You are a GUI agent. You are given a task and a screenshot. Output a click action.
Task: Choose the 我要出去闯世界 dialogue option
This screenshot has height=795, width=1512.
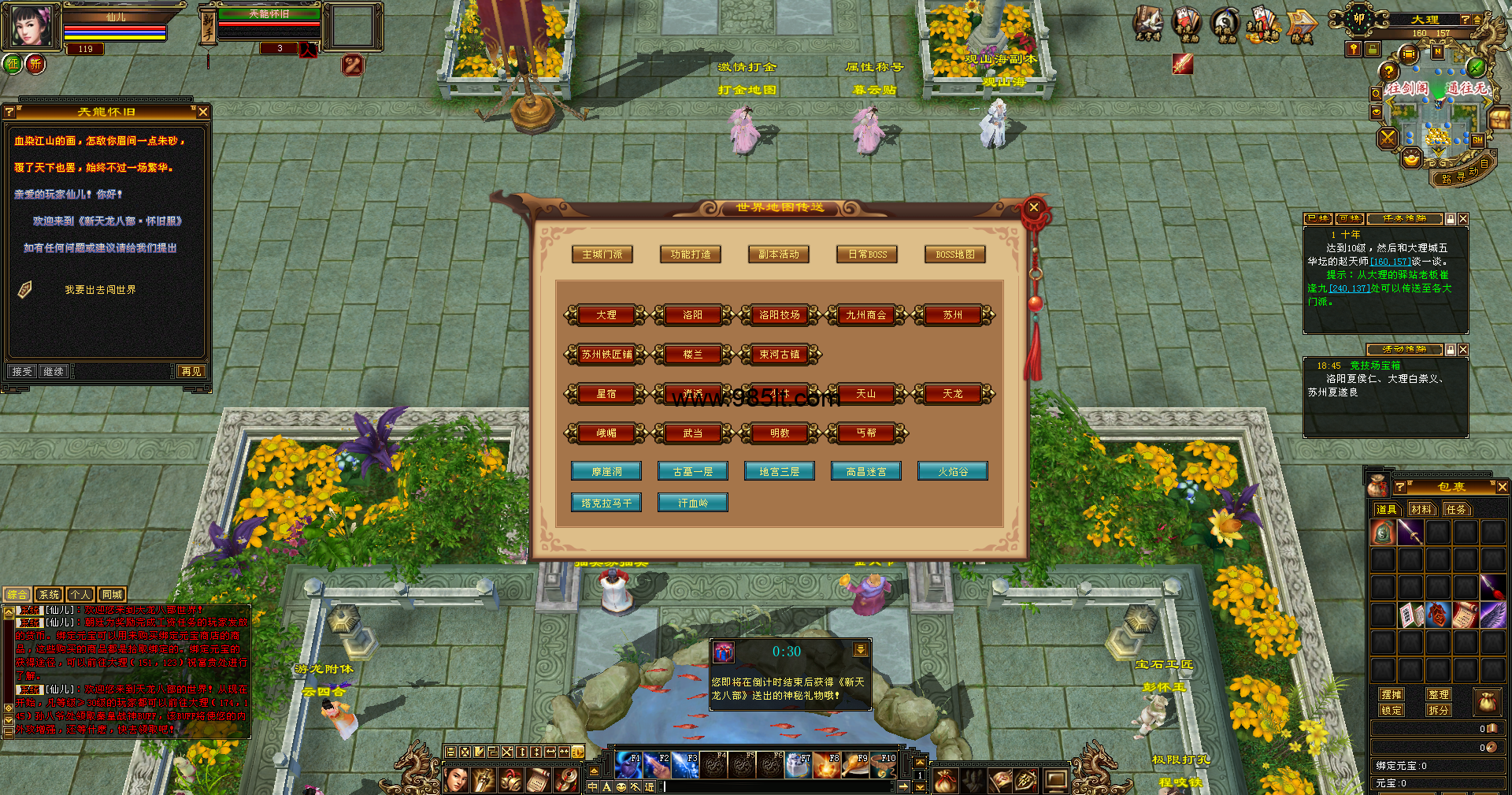click(x=100, y=290)
